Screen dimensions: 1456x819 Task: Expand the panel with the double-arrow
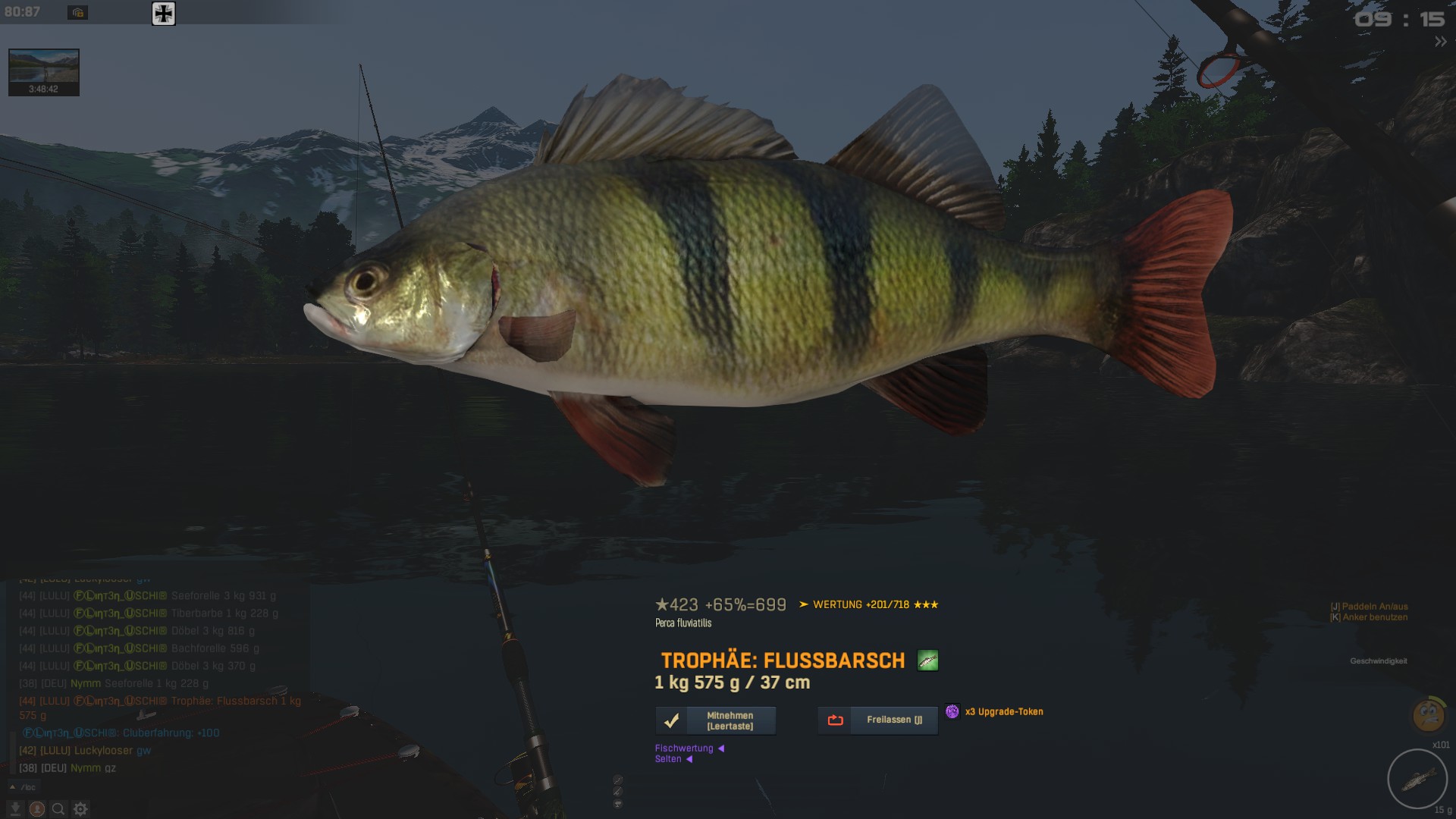tap(1440, 42)
